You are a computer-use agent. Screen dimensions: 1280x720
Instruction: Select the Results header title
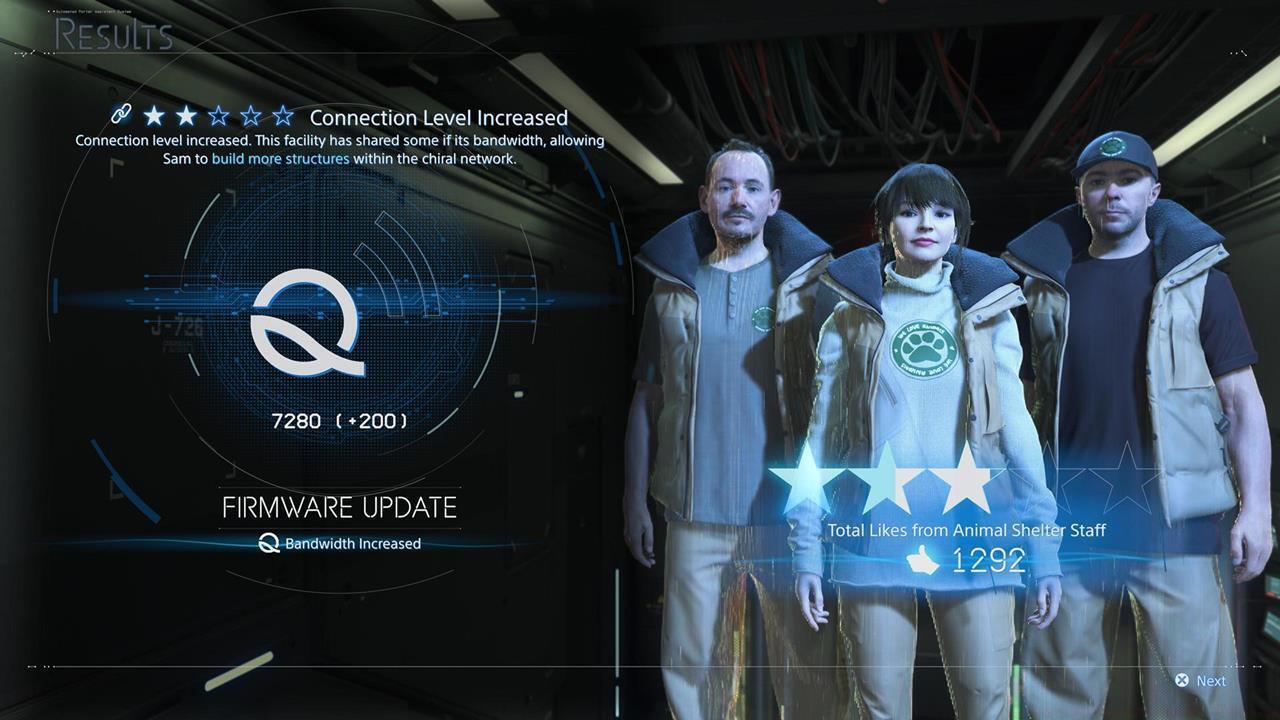[x=112, y=37]
